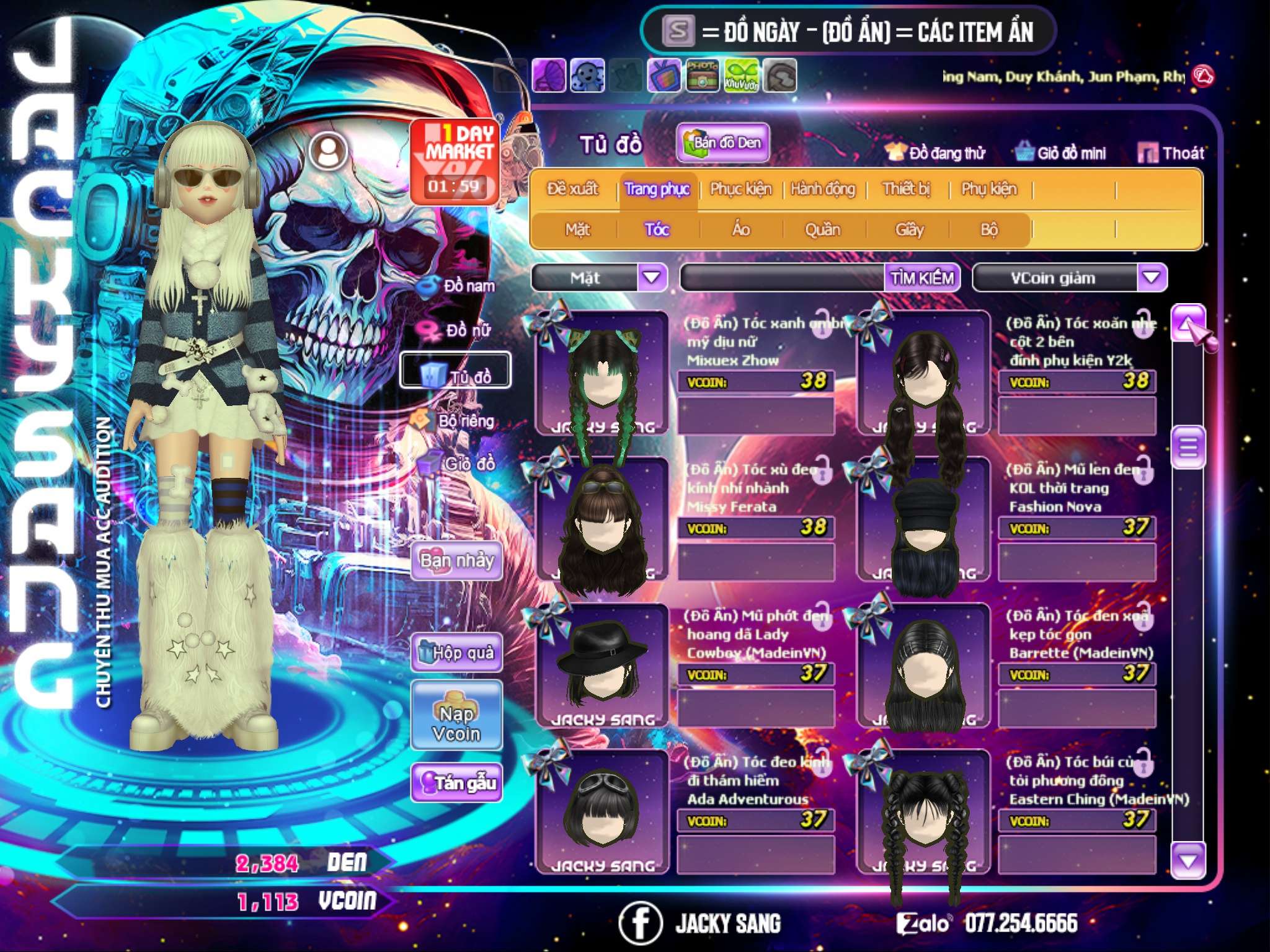The width and height of the screenshot is (1270, 952).
Task: Open the Bản đồ Đen map button
Action: (723, 143)
